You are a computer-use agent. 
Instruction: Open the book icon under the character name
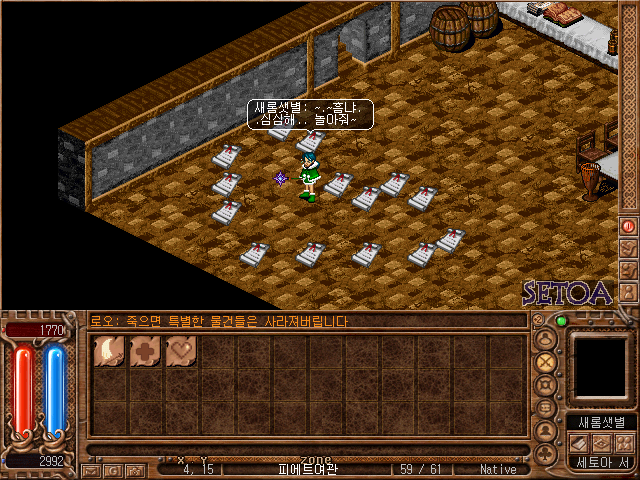pyautogui.click(x=582, y=443)
